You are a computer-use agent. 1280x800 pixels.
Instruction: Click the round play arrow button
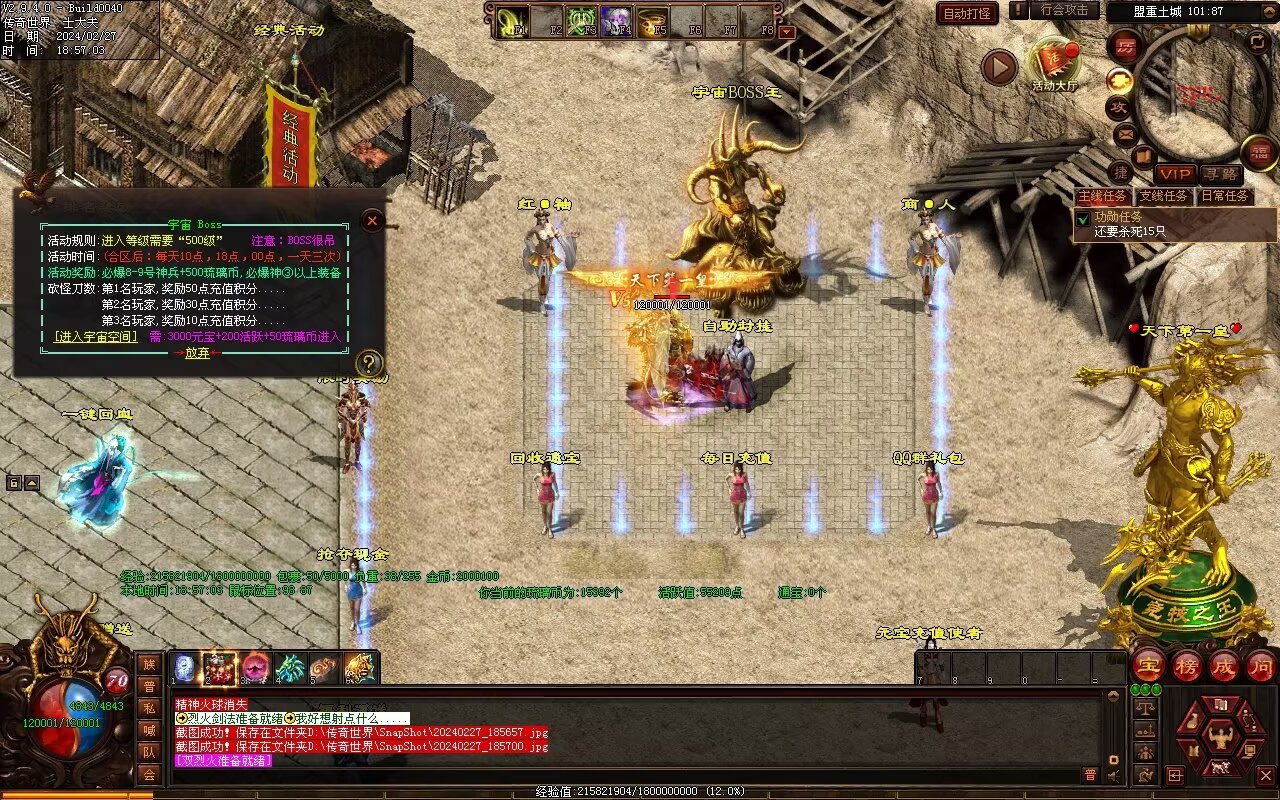pyautogui.click(x=998, y=67)
